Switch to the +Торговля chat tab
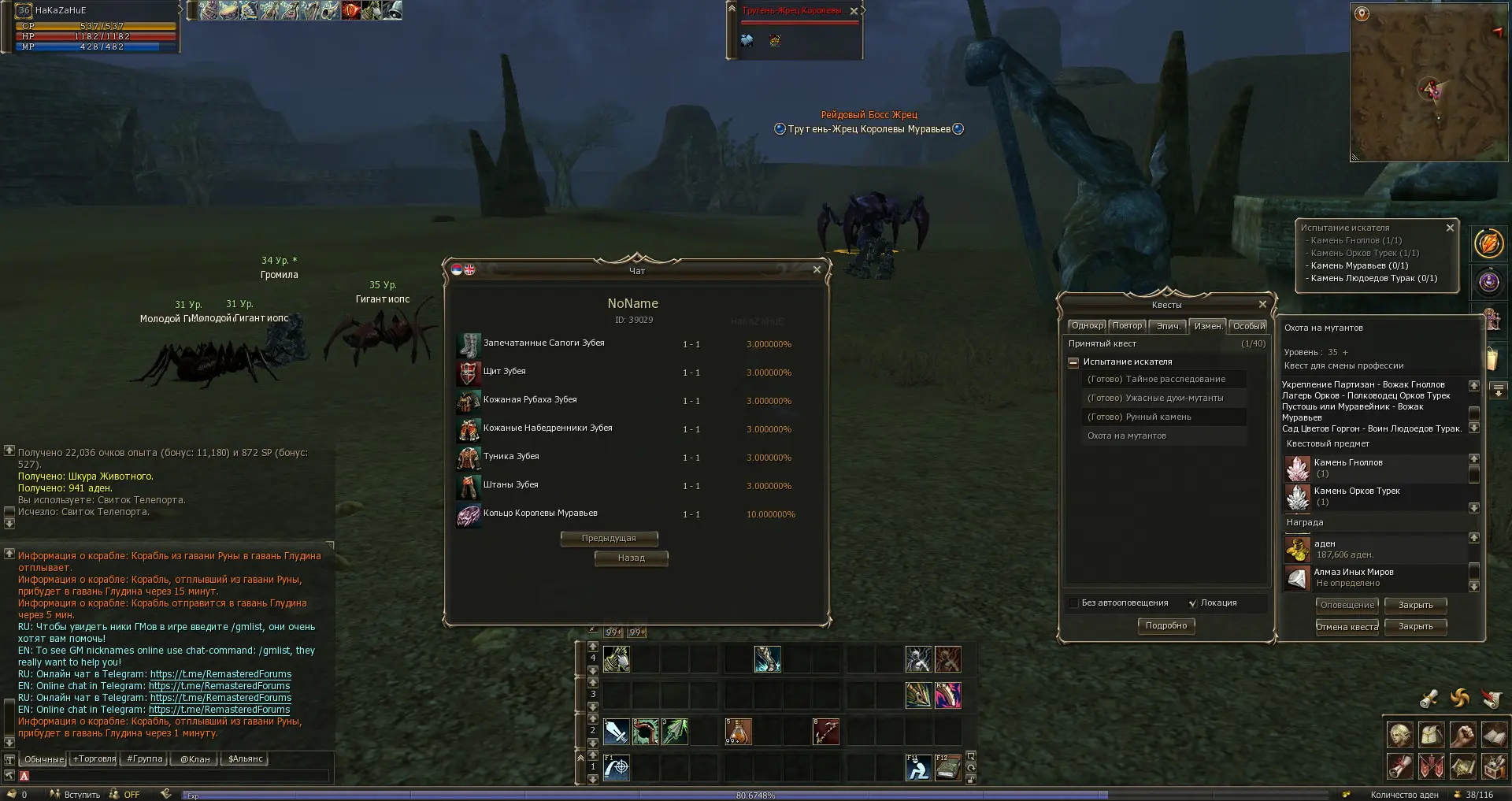Screen dimensions: 1512x801 coord(94,759)
